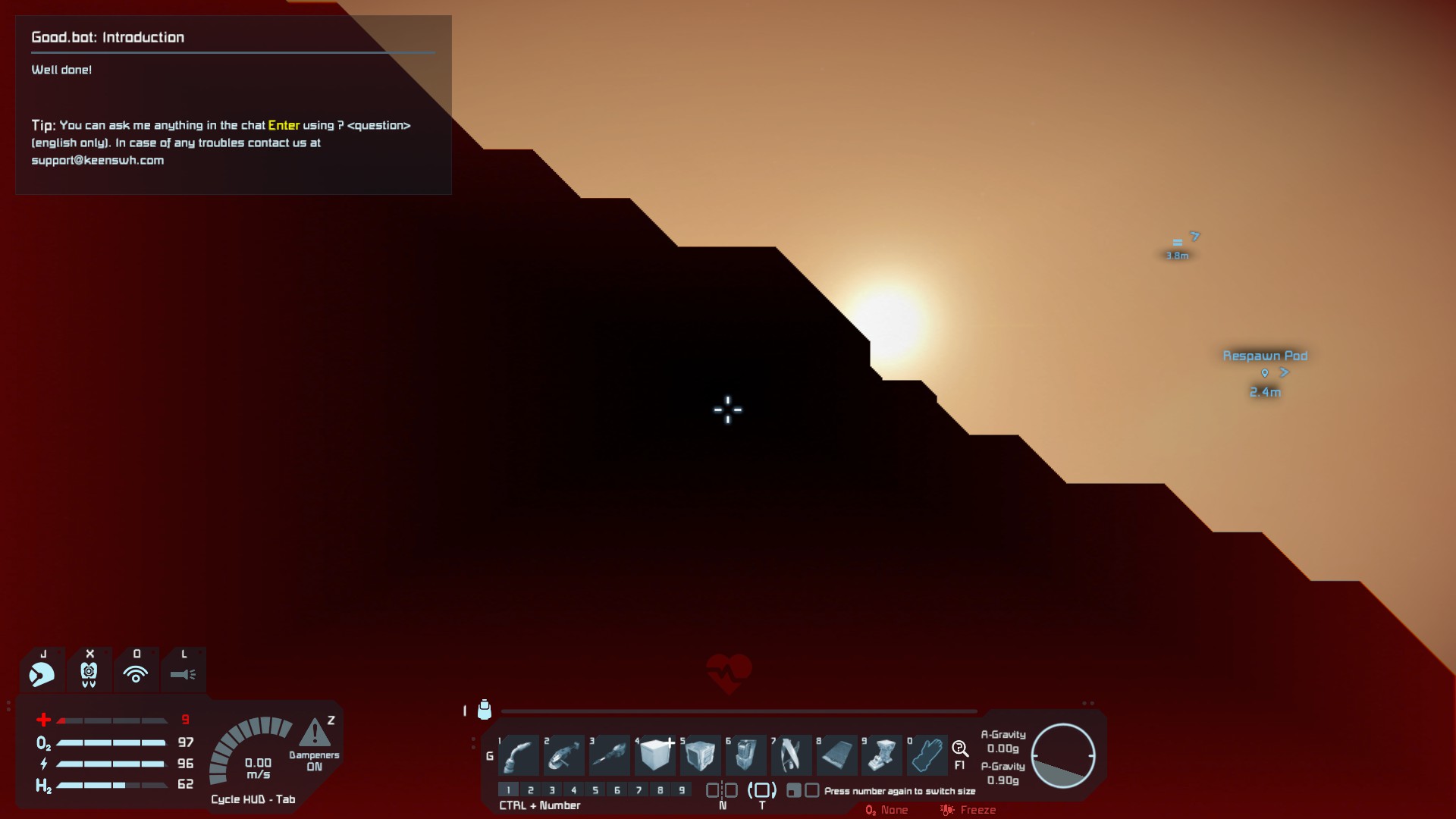This screenshot has width=1456, height=819.
Task: Select the glove hand slot
Action: (927, 755)
